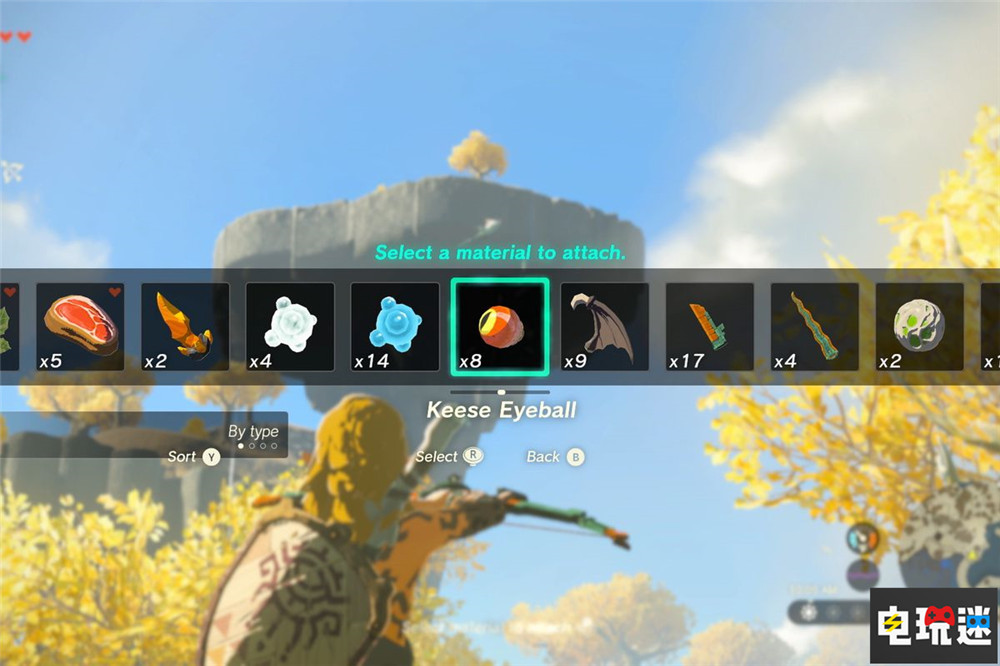
Task: Choose the Keese Wing material
Action: (605, 326)
